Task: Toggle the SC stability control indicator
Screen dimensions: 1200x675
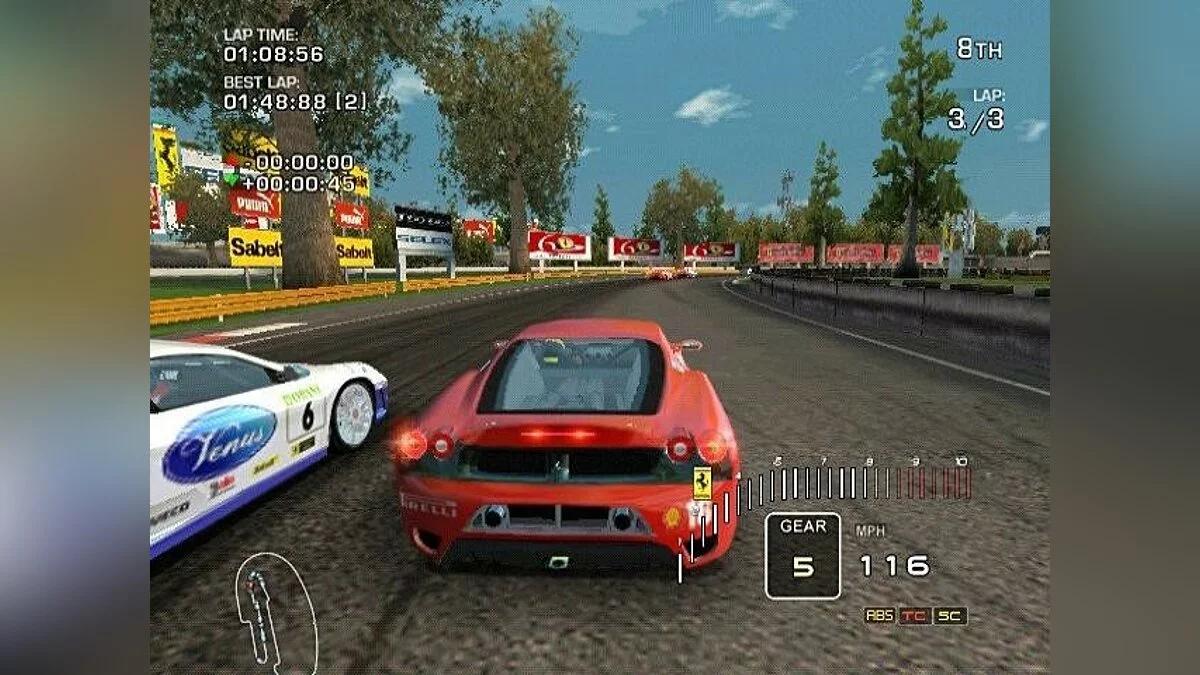Action: pos(950,616)
